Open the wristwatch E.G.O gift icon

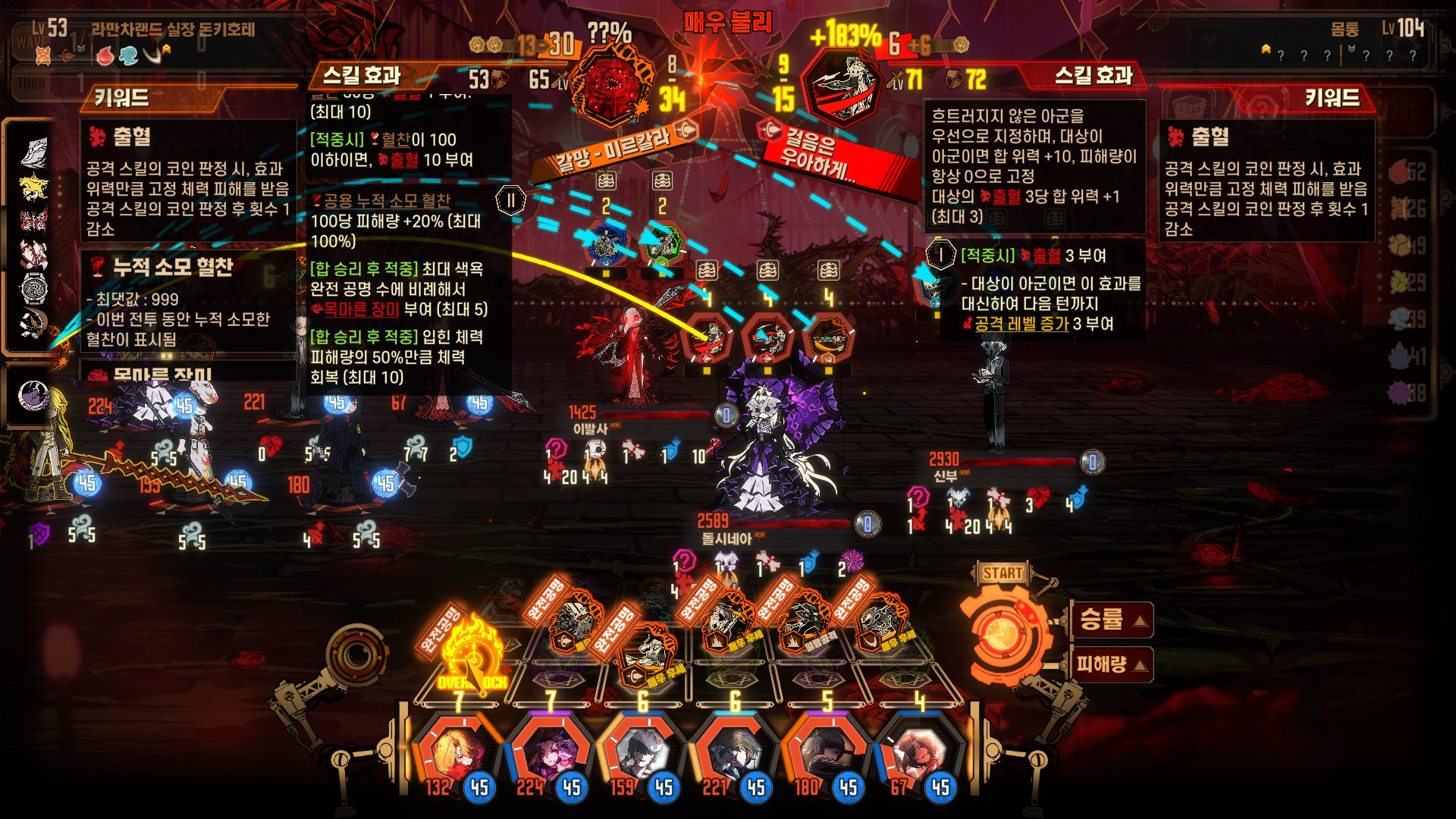click(33, 288)
